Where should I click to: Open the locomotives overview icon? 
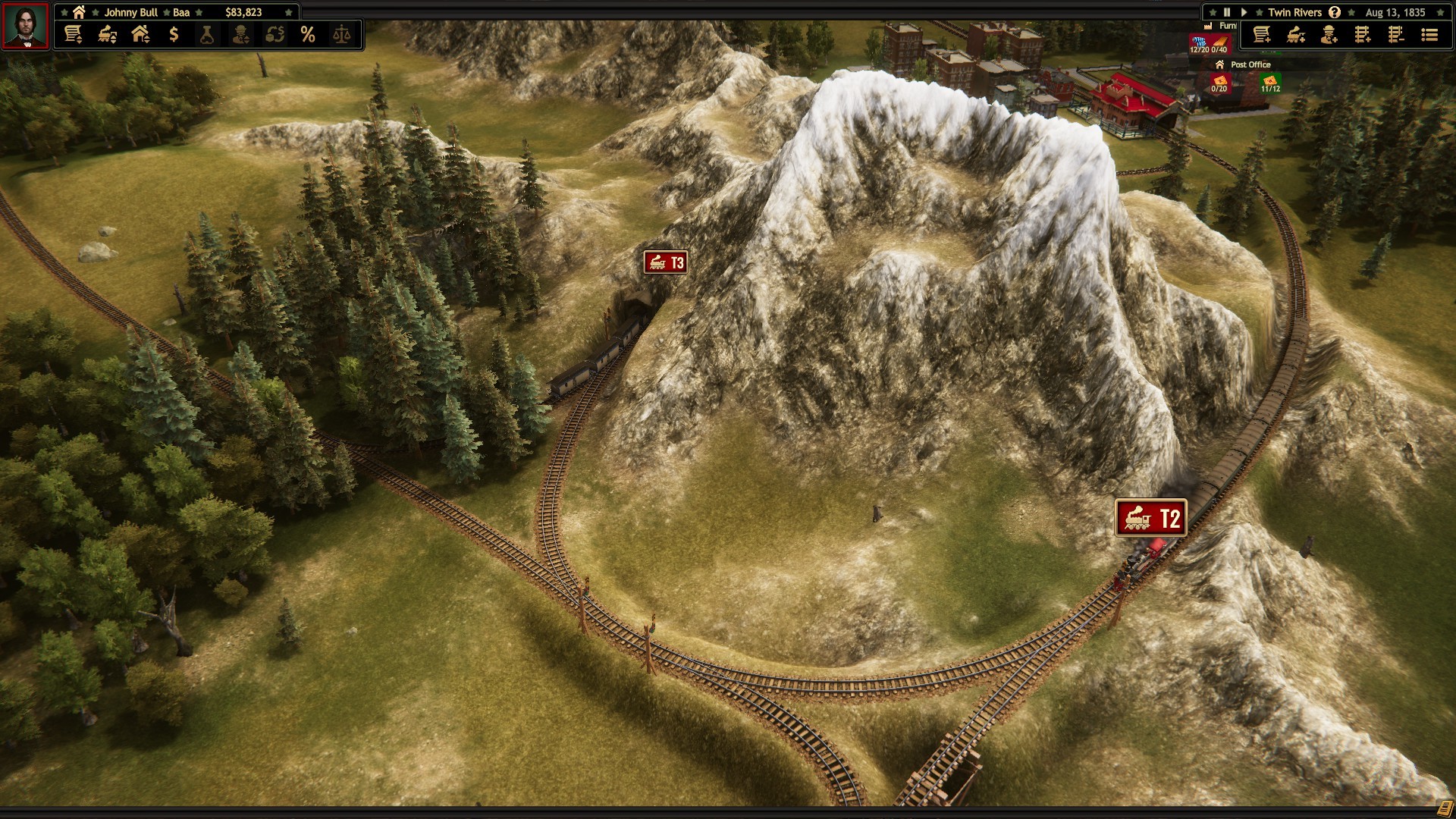click(x=106, y=34)
